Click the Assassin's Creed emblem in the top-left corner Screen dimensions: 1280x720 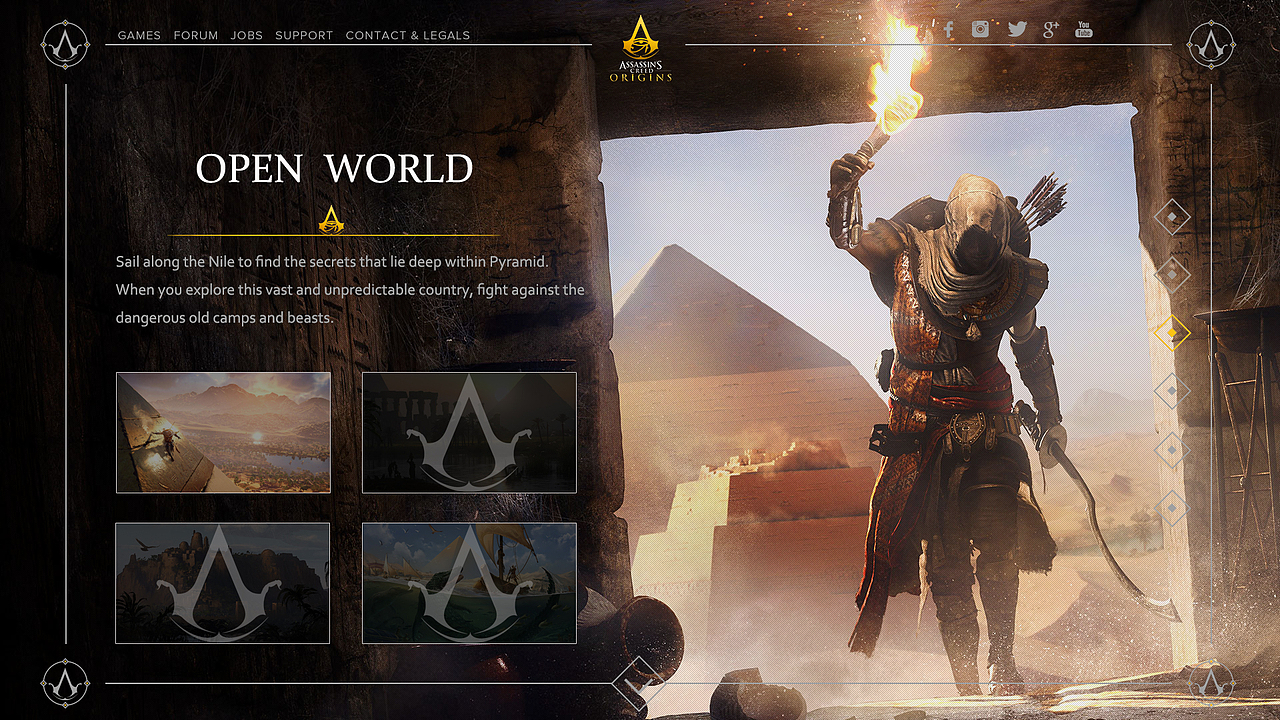64,44
